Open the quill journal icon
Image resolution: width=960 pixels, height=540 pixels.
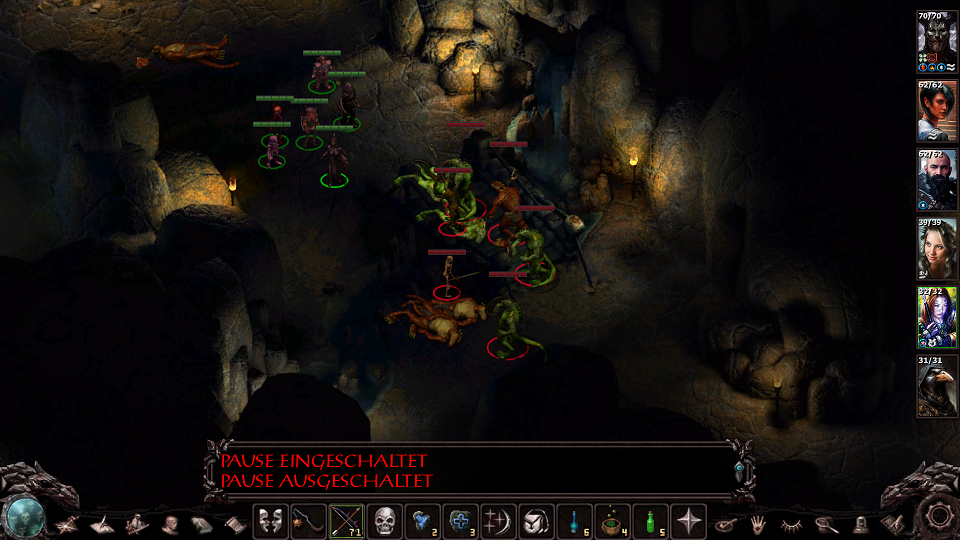[x=102, y=523]
